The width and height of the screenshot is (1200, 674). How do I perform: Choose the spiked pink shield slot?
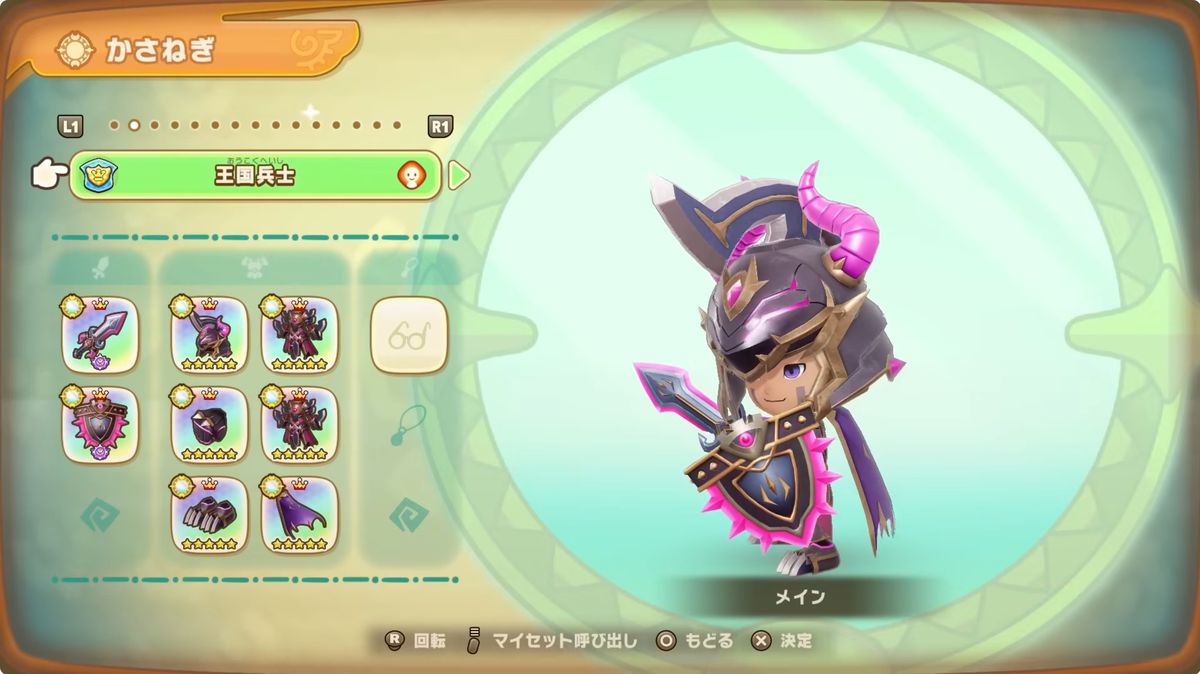point(100,425)
